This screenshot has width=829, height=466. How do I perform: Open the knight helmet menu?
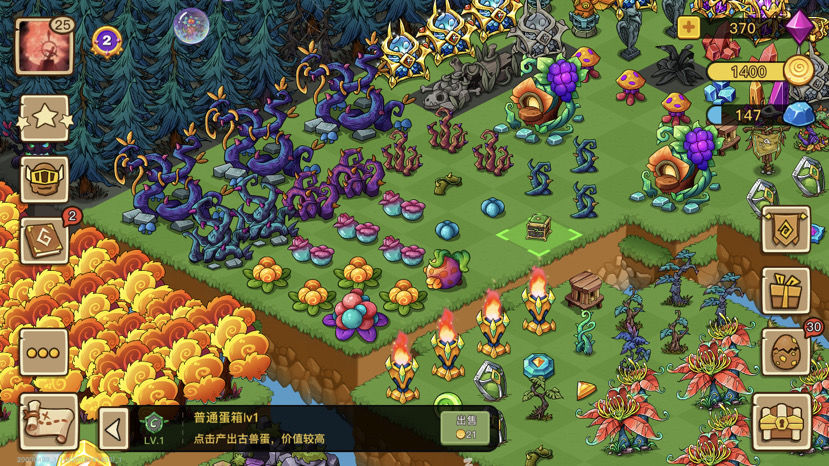44,180
